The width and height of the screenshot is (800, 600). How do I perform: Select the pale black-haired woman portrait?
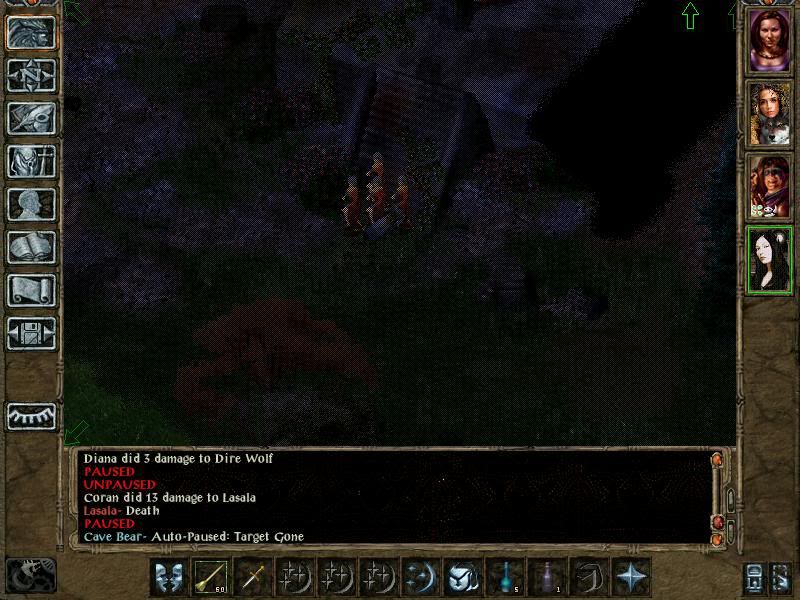pyautogui.click(x=770, y=258)
